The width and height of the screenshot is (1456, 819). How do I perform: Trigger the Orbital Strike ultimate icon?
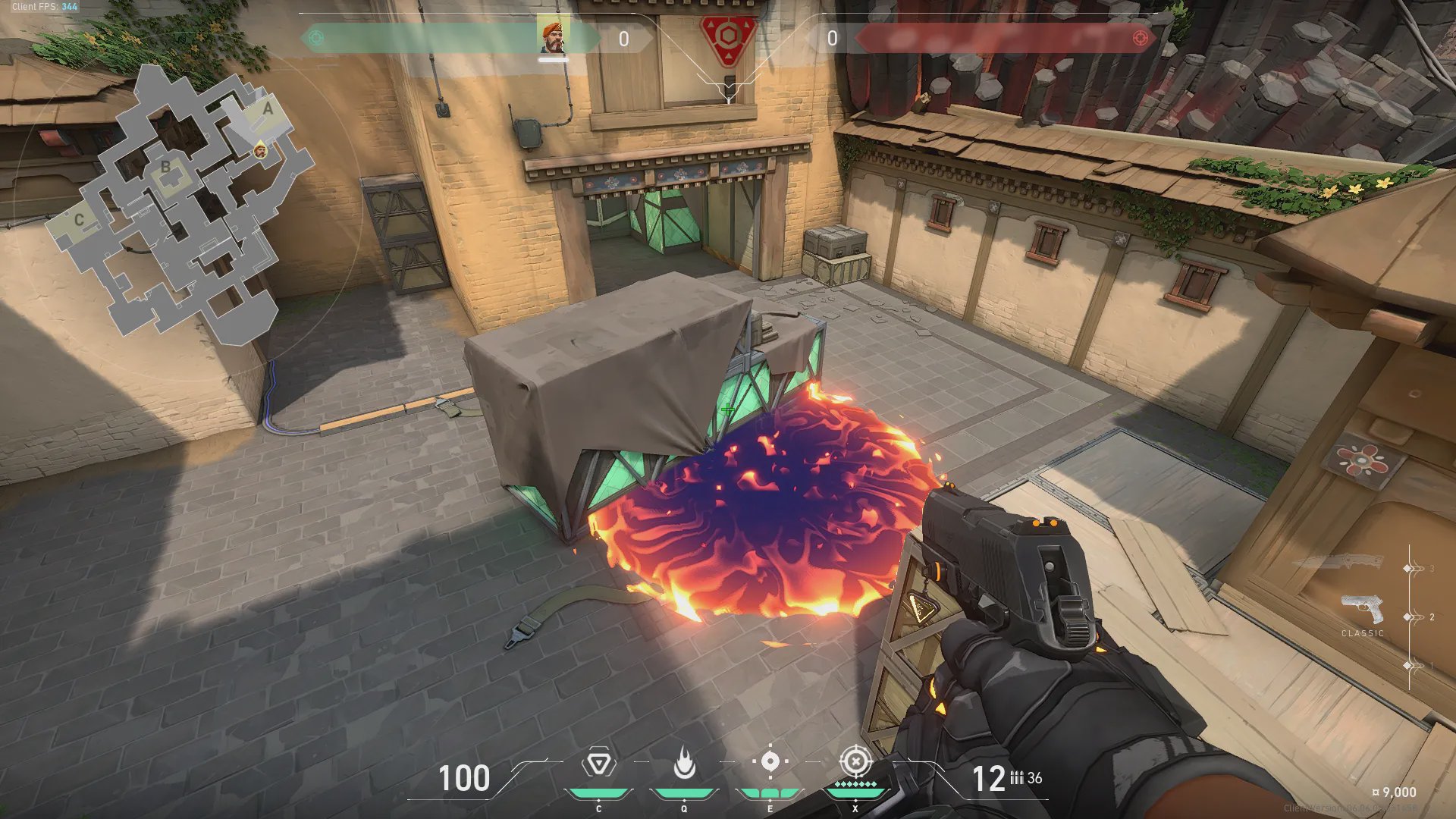point(855,761)
